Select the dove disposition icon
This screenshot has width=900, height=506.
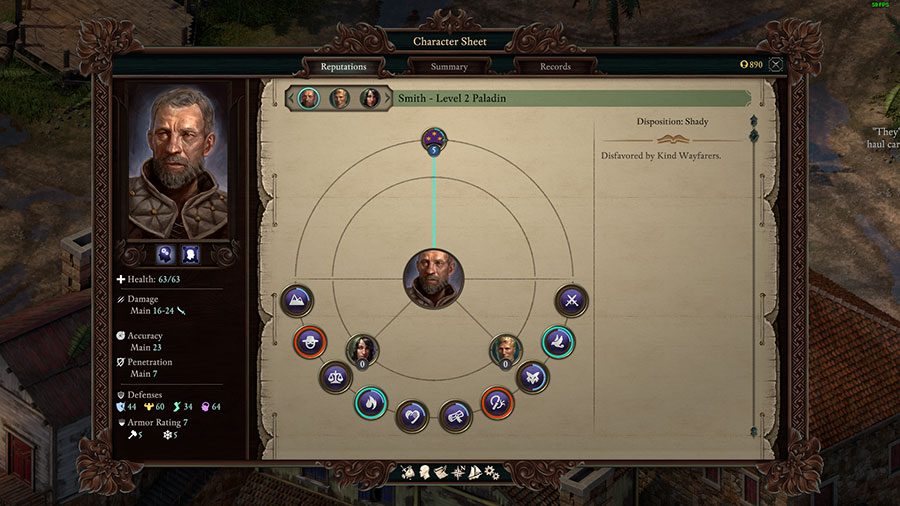point(558,342)
